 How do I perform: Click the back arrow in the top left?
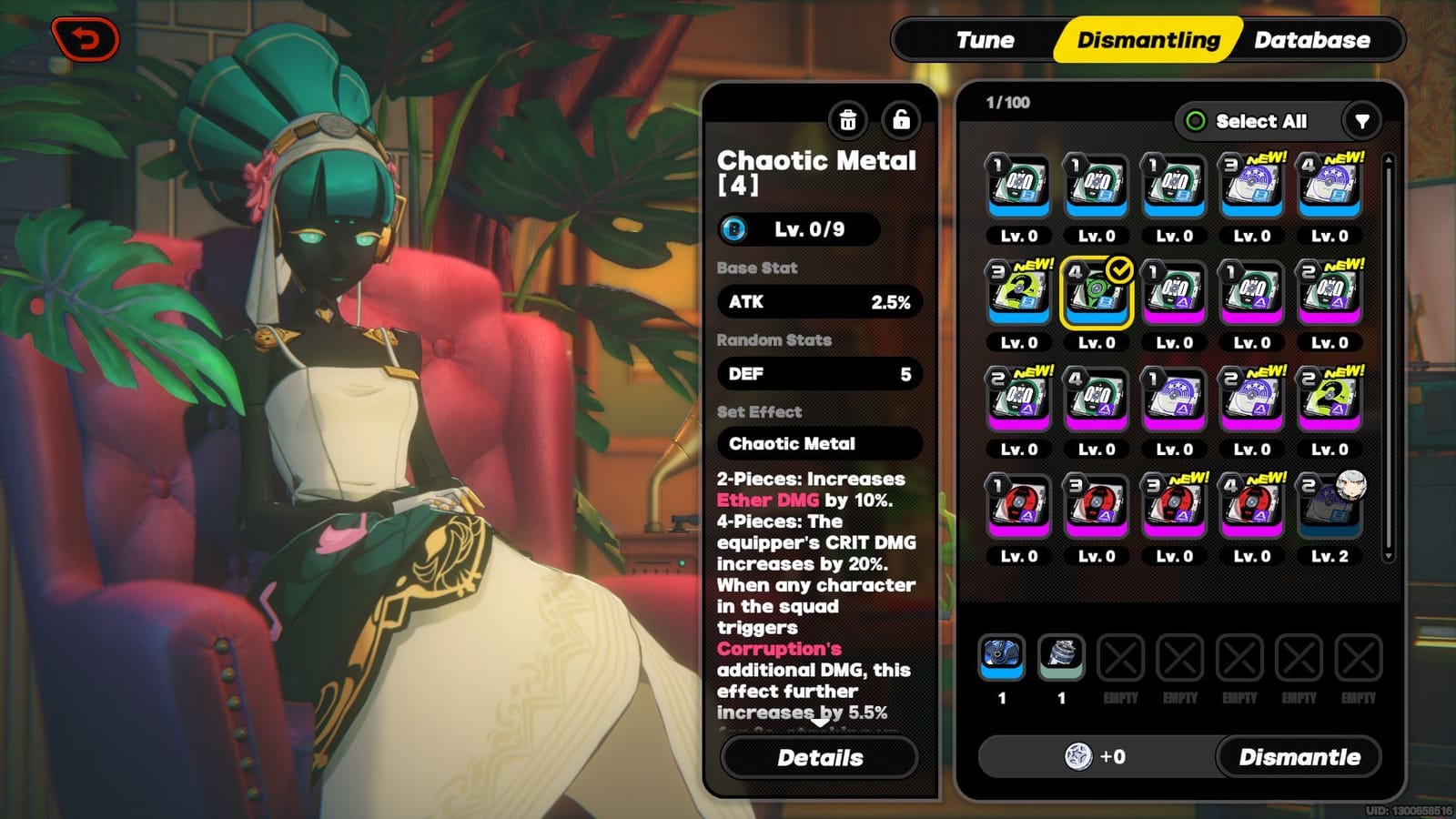85,36
